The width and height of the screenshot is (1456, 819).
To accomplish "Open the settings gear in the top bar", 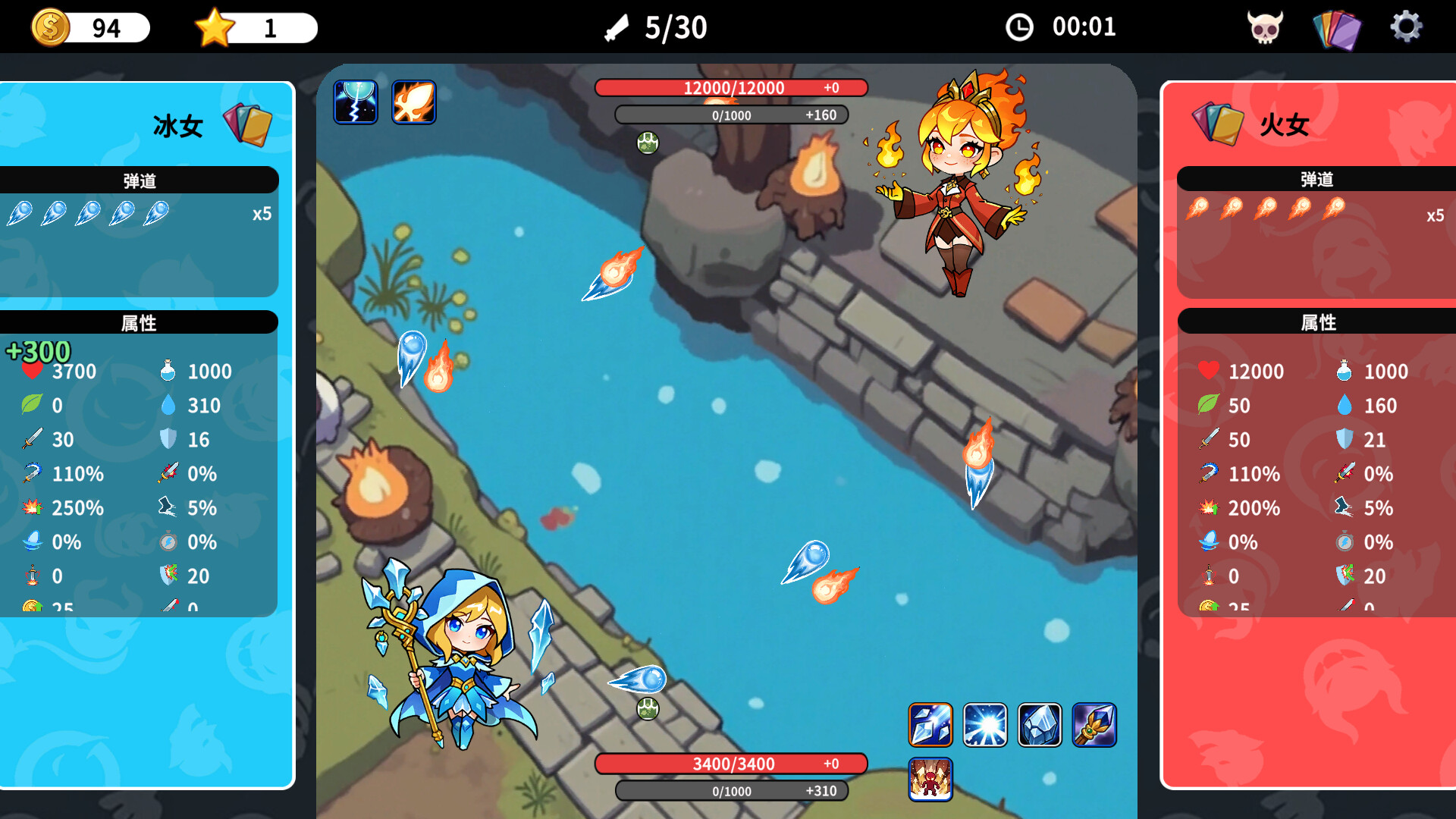I will (1408, 27).
